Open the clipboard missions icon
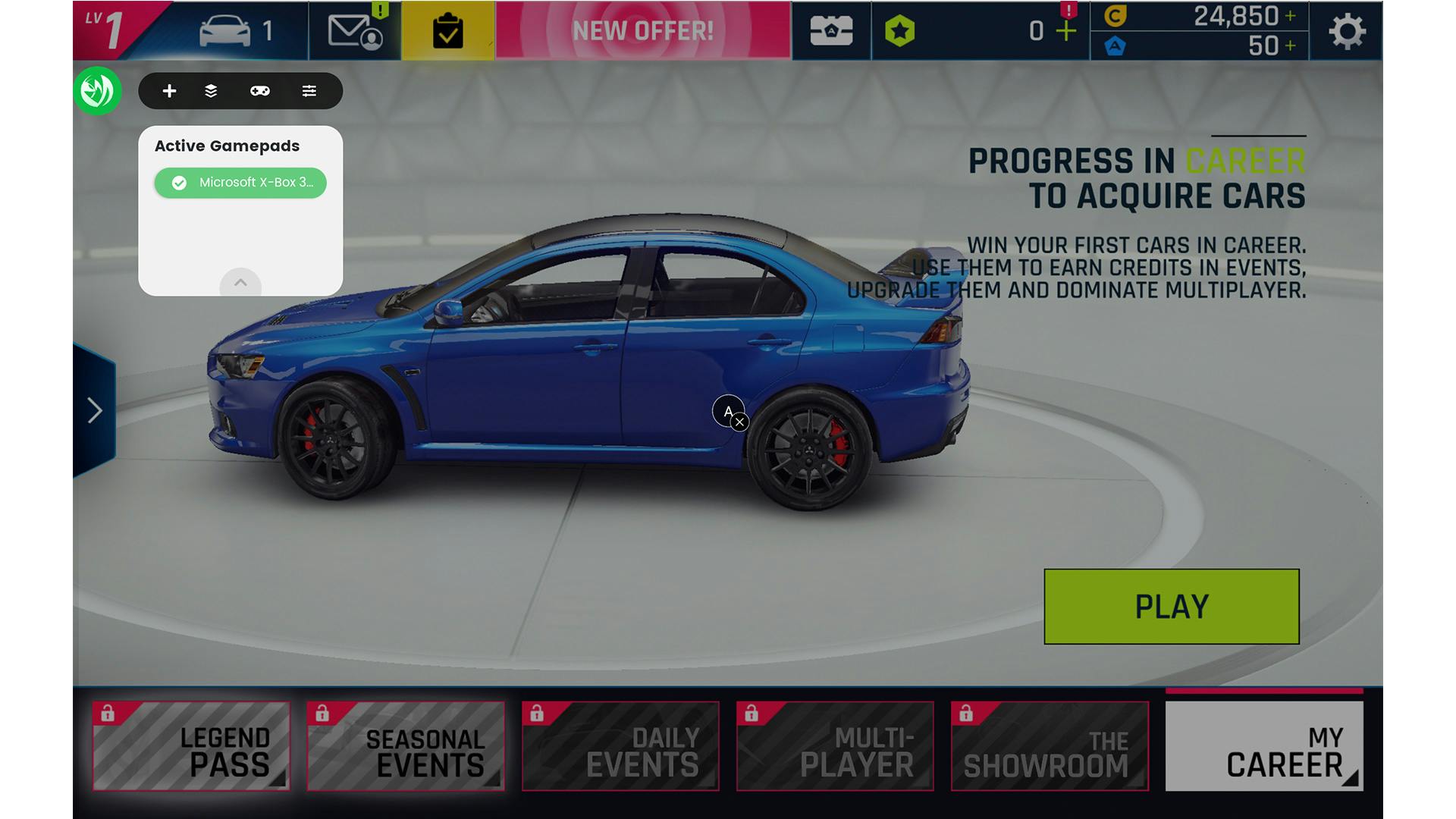The width and height of the screenshot is (1456, 819). pyautogui.click(x=447, y=32)
